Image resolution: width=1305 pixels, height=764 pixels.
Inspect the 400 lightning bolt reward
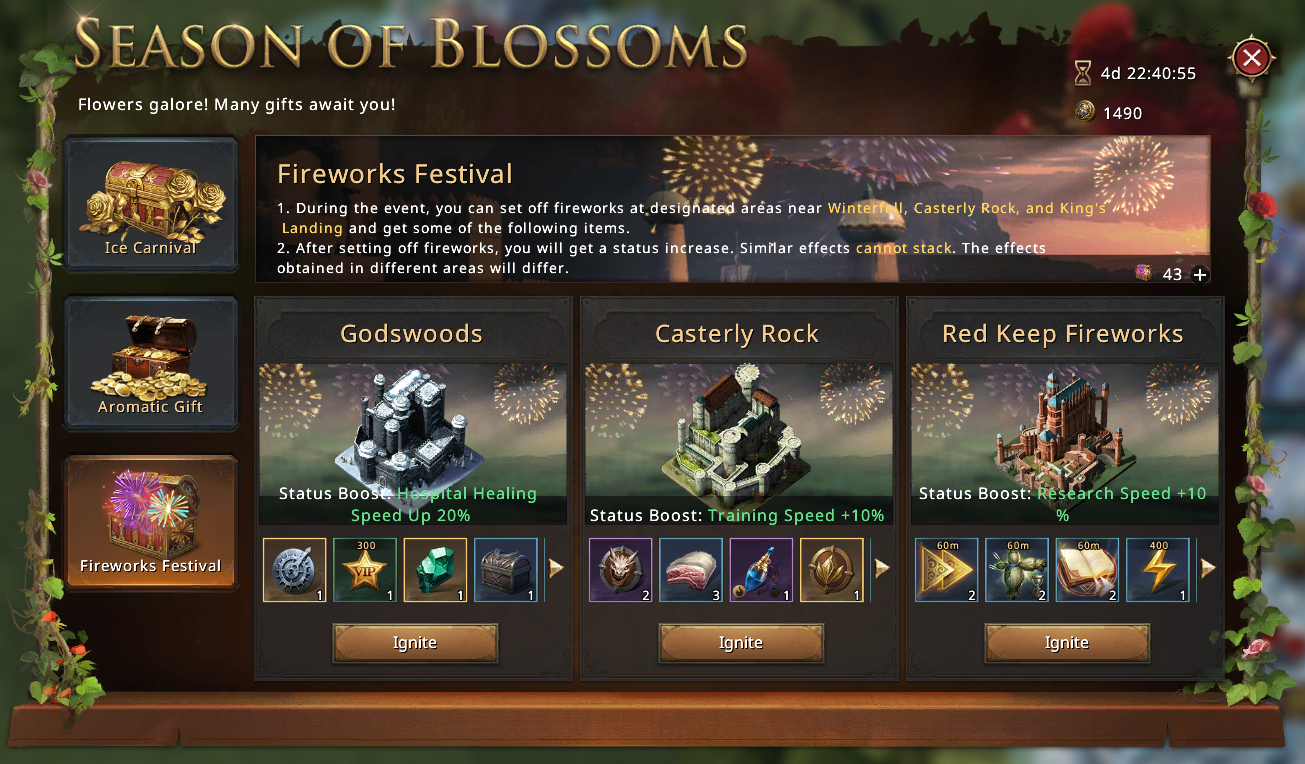[x=1157, y=570]
